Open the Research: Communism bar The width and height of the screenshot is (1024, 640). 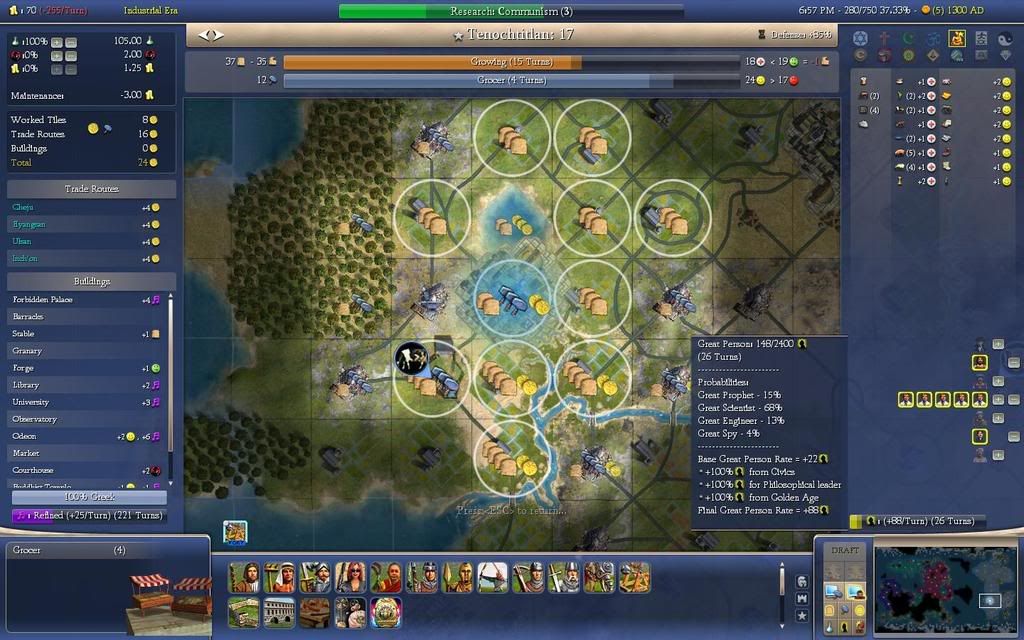[x=511, y=12]
